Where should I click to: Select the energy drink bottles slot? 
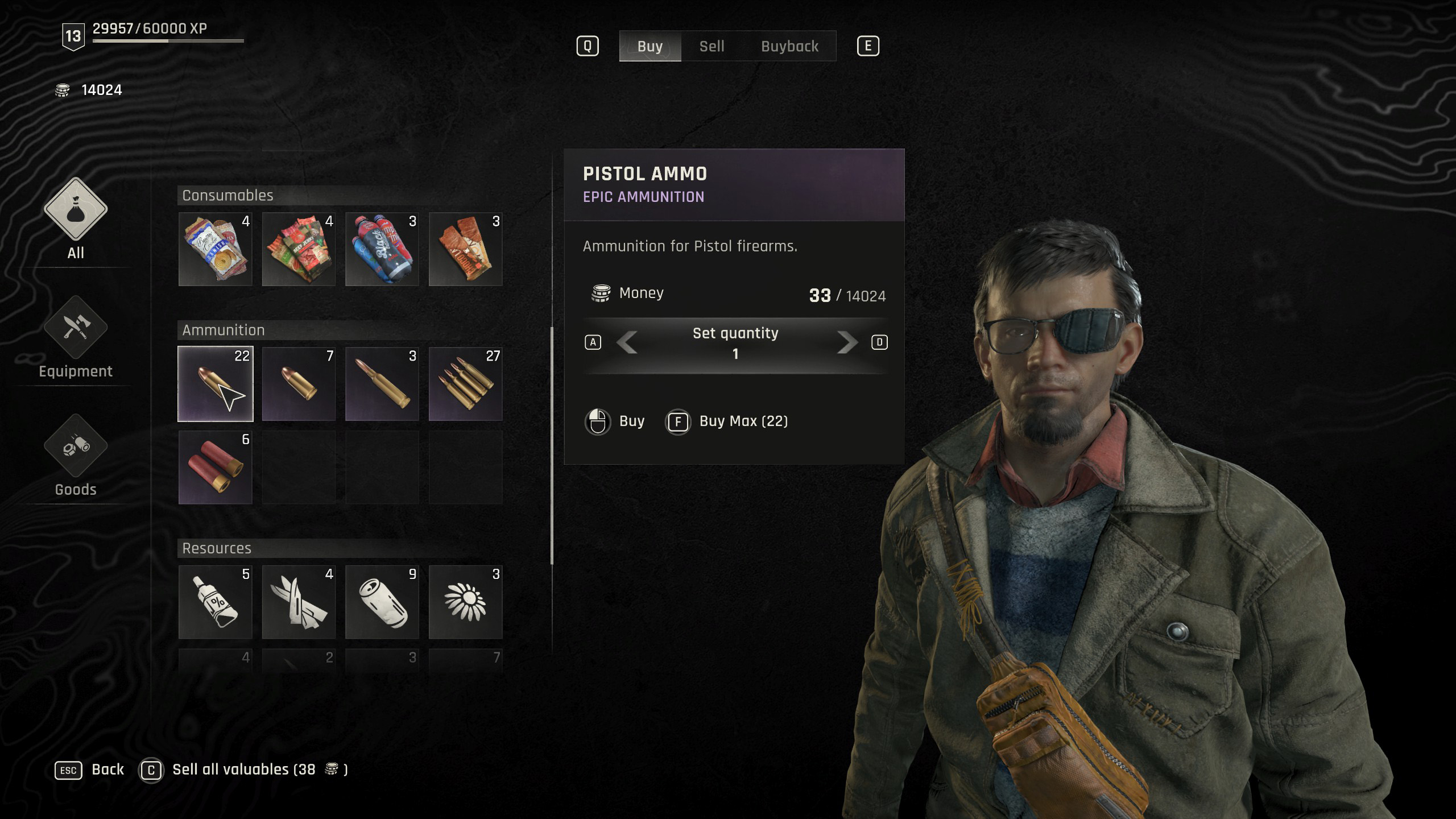click(x=382, y=249)
